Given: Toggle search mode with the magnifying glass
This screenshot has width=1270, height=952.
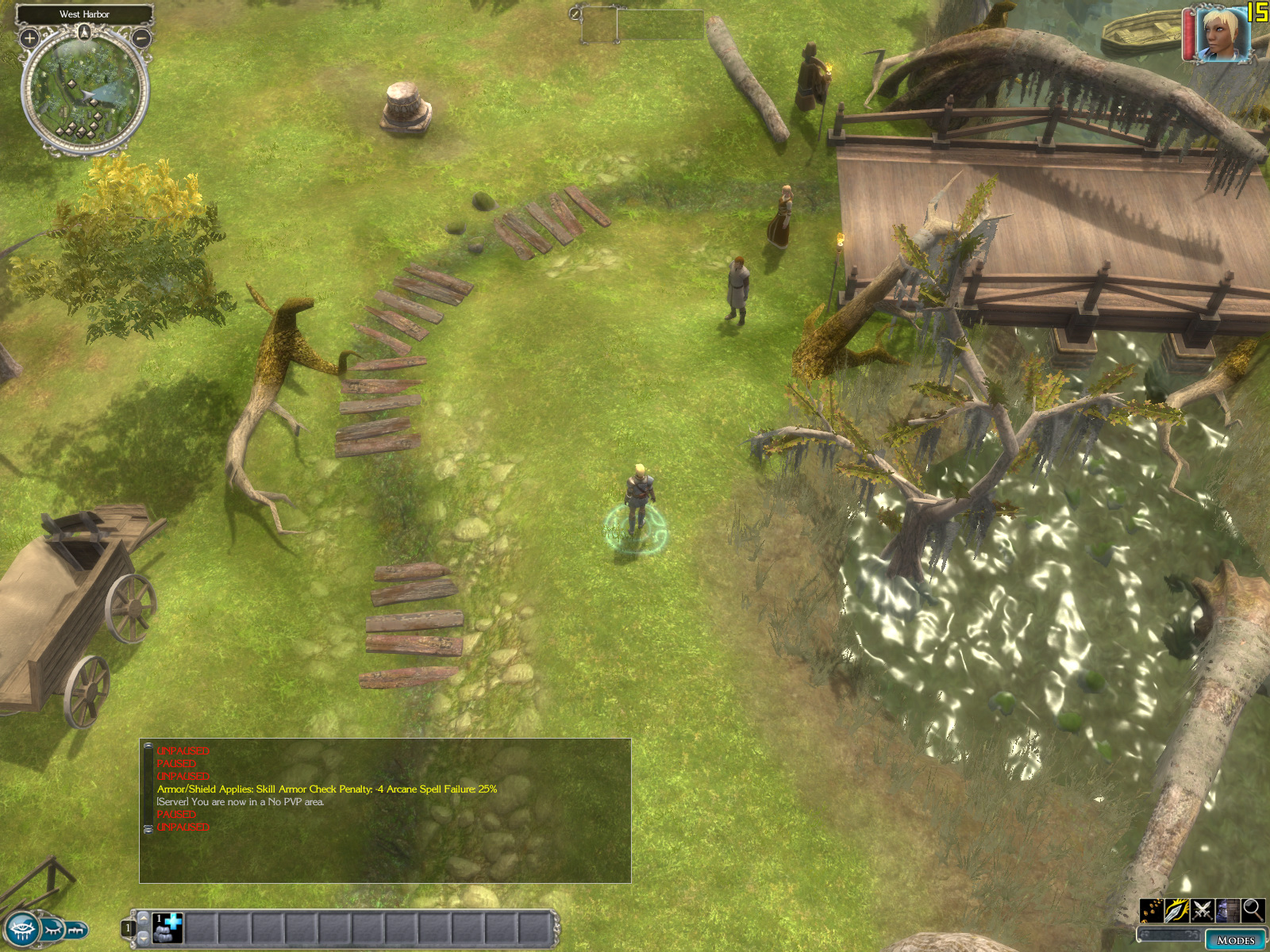Looking at the screenshot, I should pyautogui.click(x=1253, y=910).
